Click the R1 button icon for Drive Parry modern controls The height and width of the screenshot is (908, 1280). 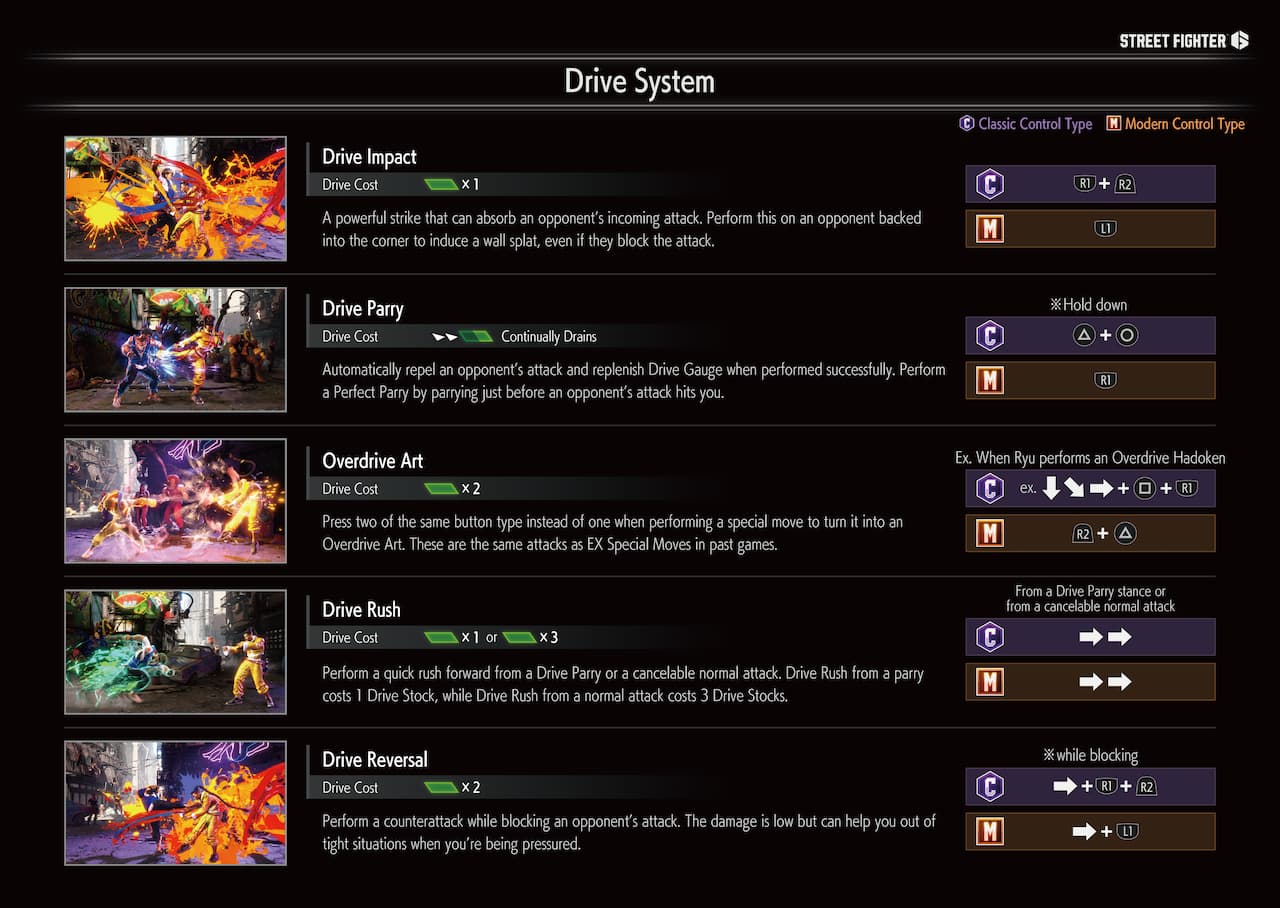(1105, 380)
